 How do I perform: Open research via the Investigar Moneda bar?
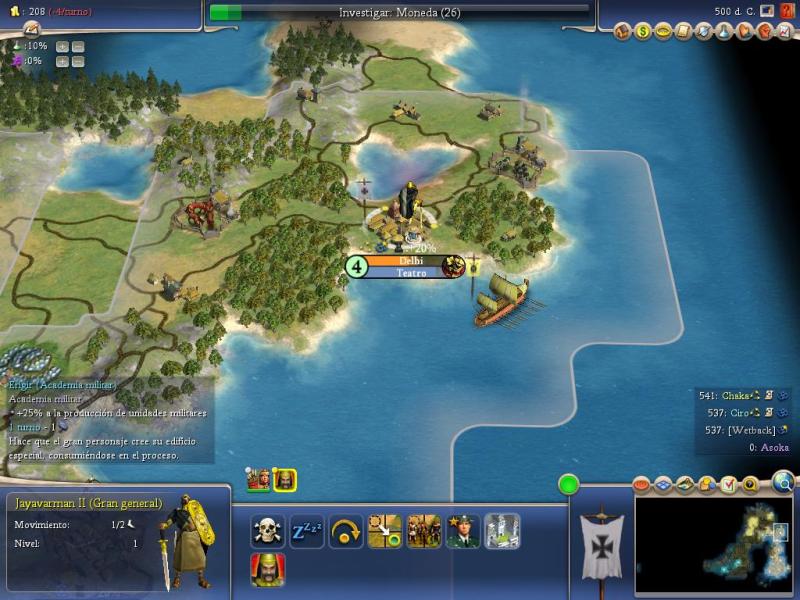point(399,12)
